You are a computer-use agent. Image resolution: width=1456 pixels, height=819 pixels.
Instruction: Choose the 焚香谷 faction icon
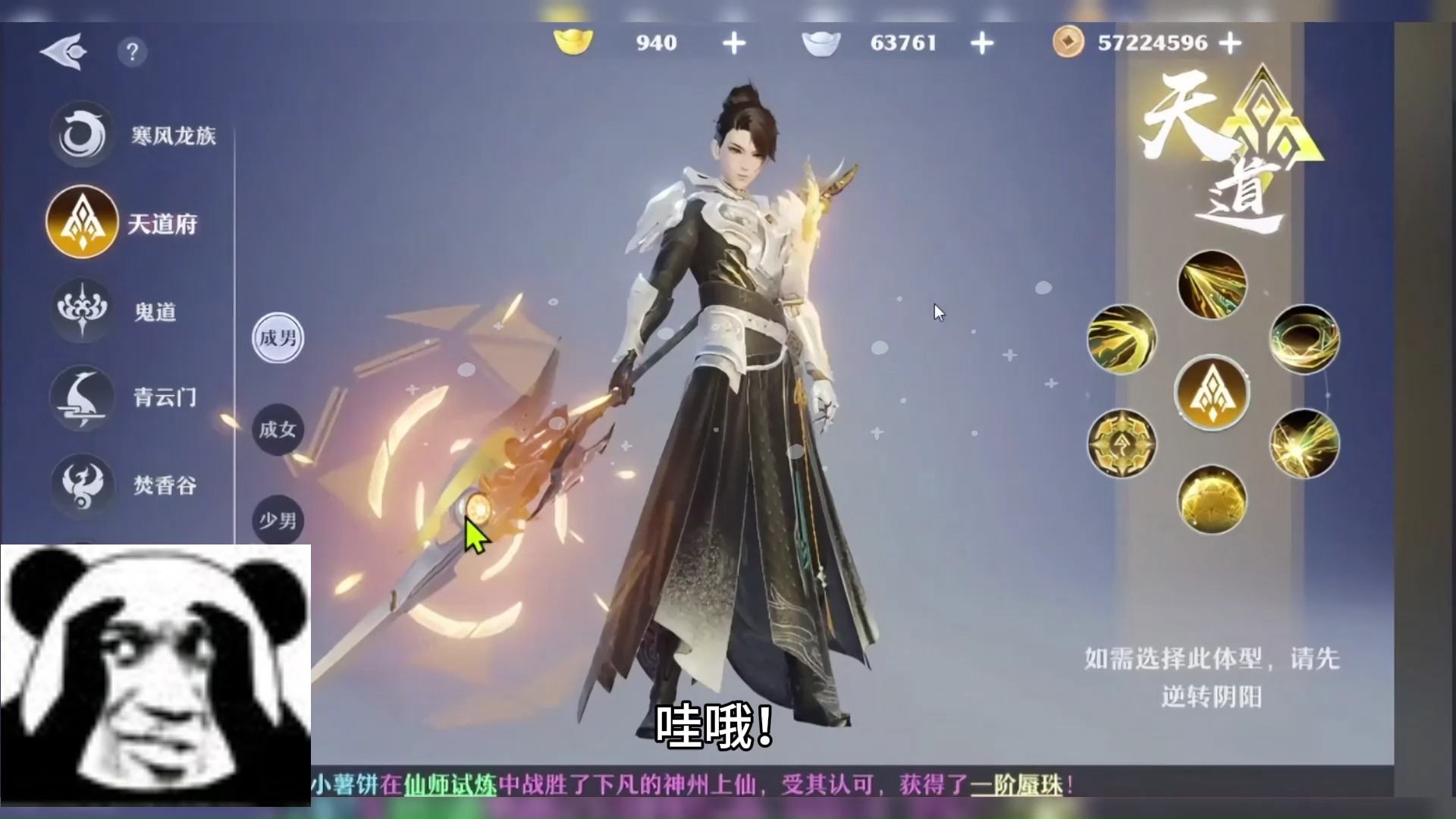(82, 486)
